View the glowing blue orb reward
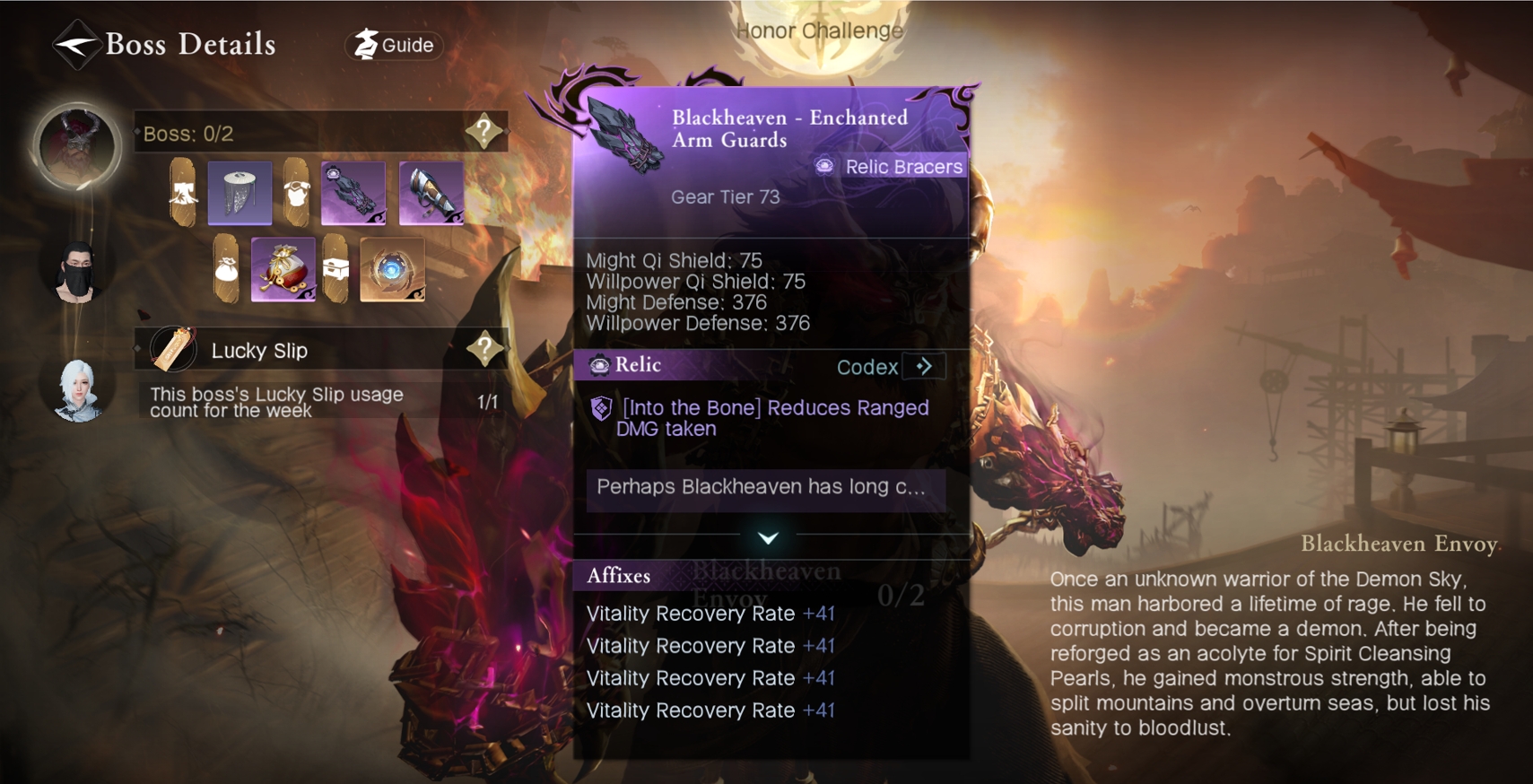 click(392, 269)
